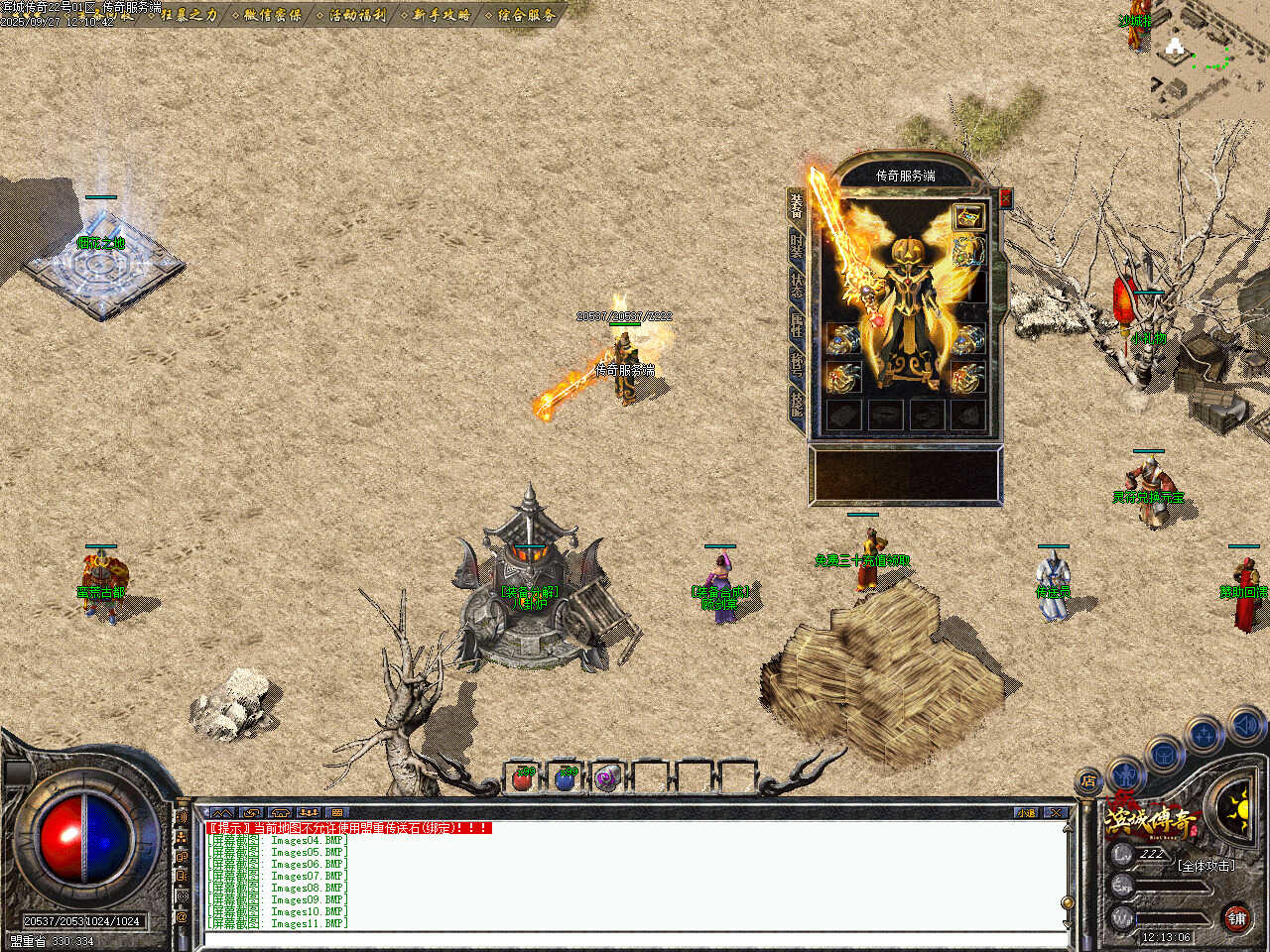Select the 技能 (skills) tab
The image size is (1270, 952).
tap(797, 406)
